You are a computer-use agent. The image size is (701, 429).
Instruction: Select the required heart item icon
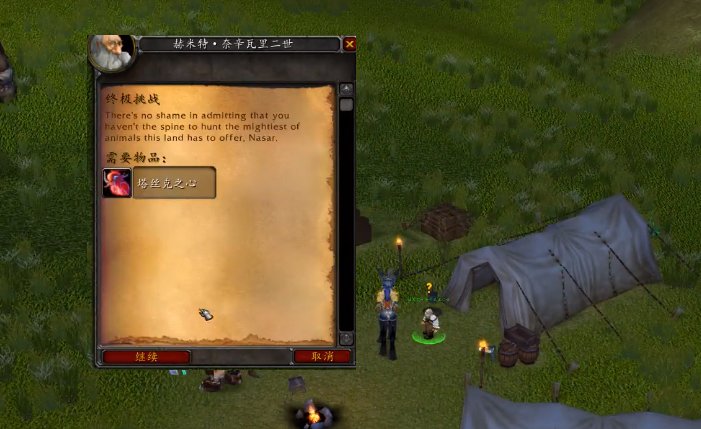pos(117,183)
